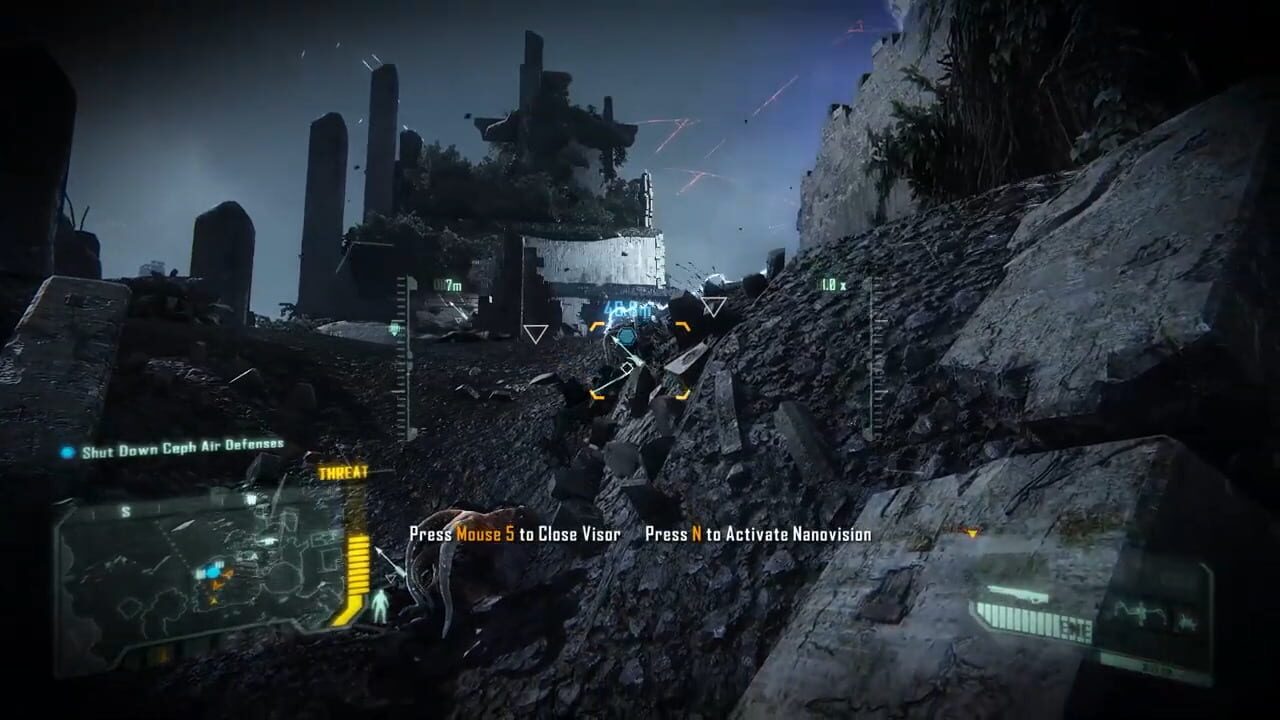Click the drone sketch icon in the weapon panel
Viewport: 1280px width, 720px height.
[1139, 613]
